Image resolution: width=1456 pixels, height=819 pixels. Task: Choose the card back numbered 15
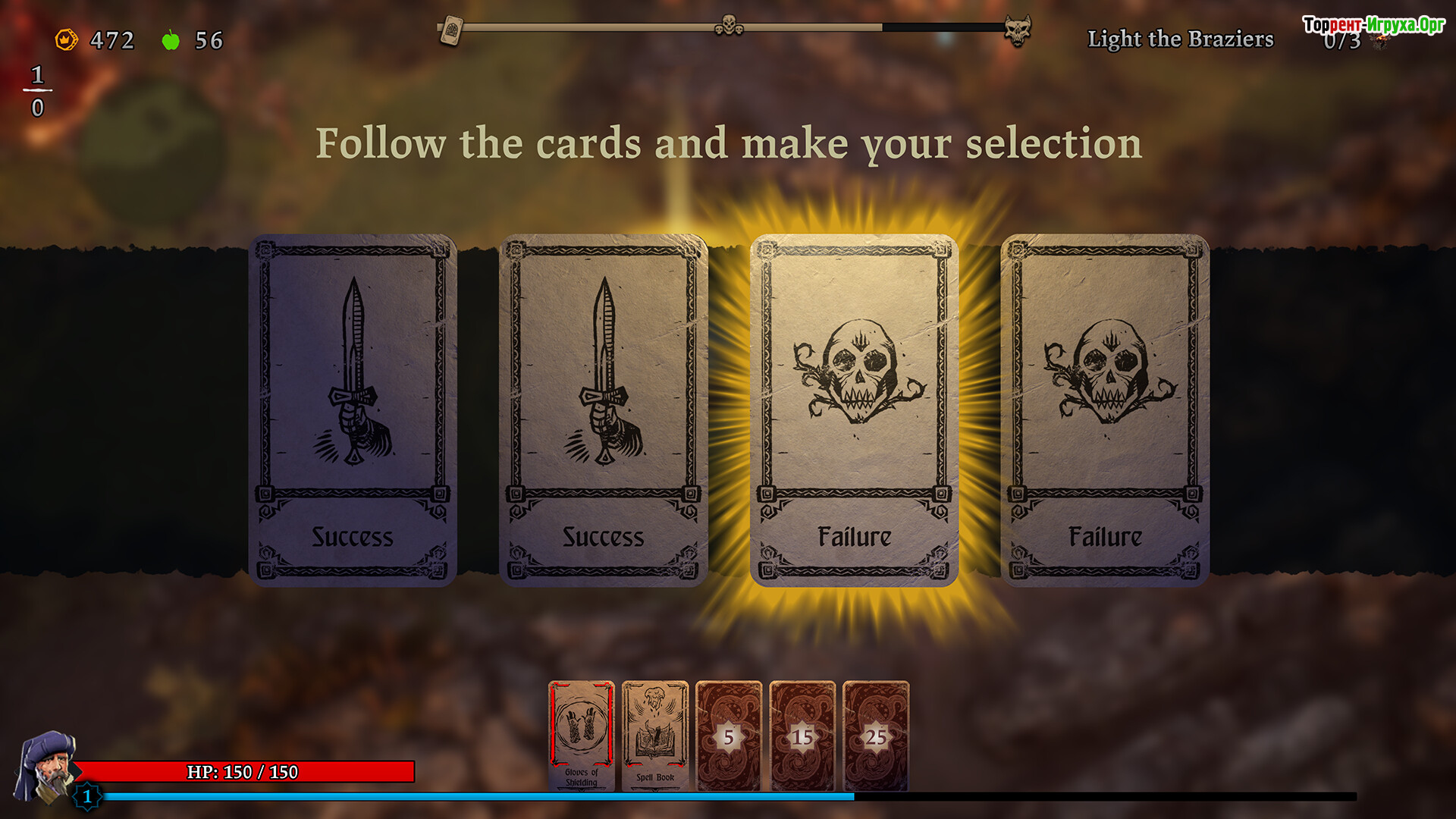pyautogui.click(x=802, y=736)
